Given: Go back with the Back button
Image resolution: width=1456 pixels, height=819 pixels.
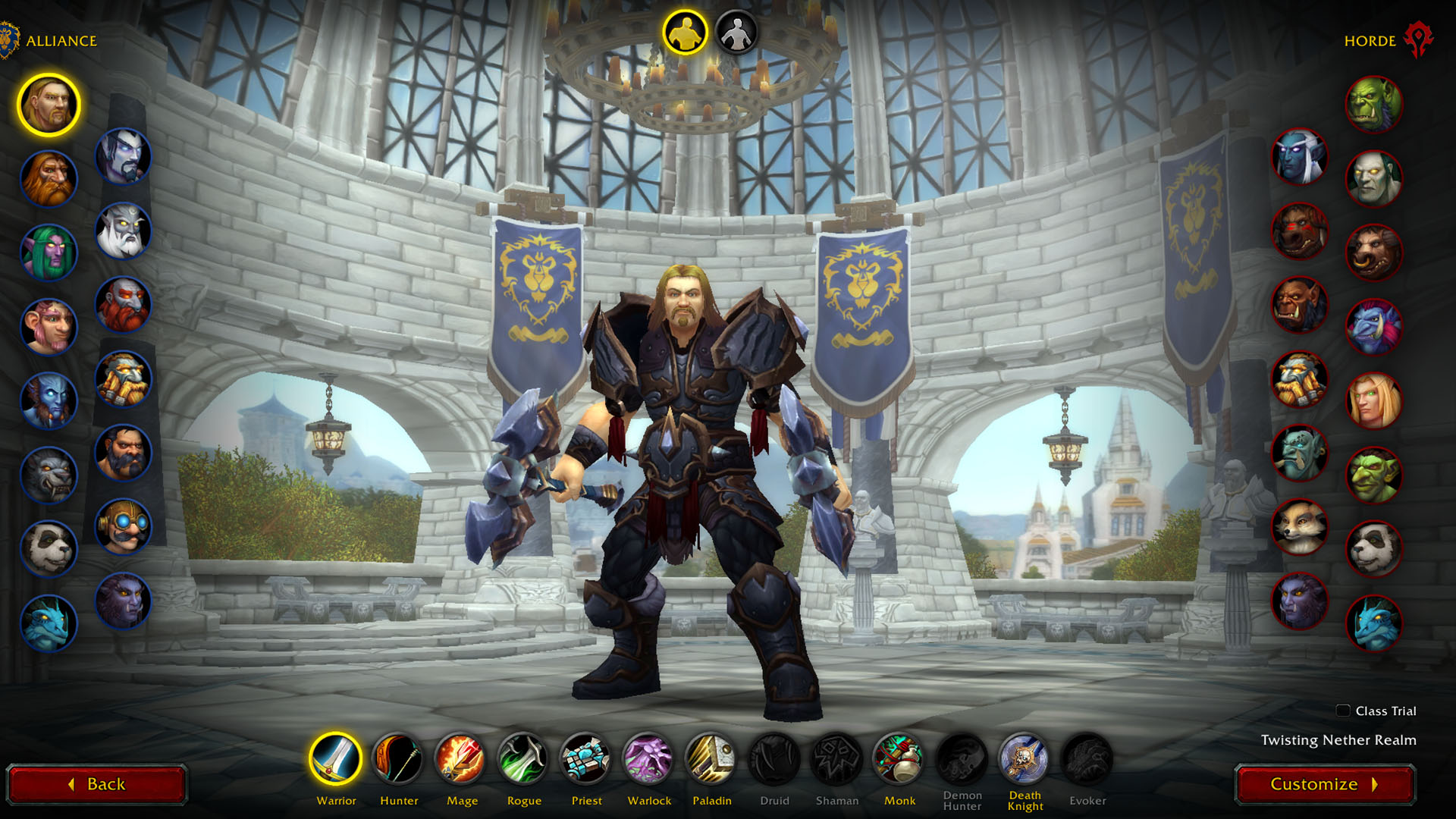Looking at the screenshot, I should click(x=97, y=784).
